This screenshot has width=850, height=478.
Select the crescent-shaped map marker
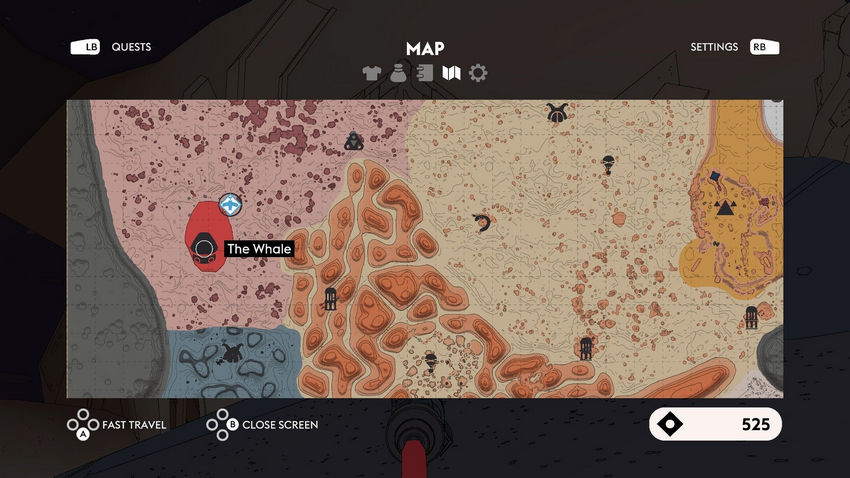483,223
